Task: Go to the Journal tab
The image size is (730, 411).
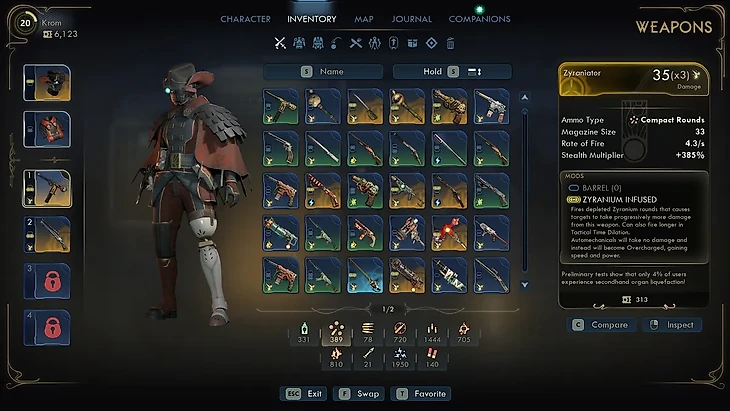Action: click(x=412, y=19)
